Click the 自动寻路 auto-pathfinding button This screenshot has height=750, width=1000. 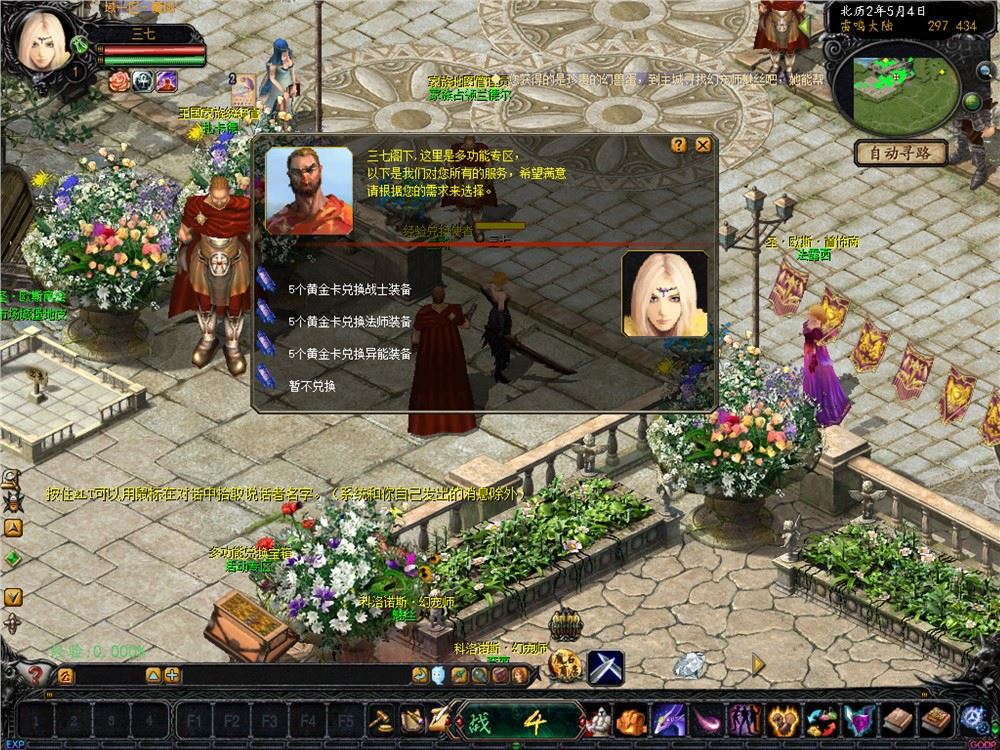[900, 153]
